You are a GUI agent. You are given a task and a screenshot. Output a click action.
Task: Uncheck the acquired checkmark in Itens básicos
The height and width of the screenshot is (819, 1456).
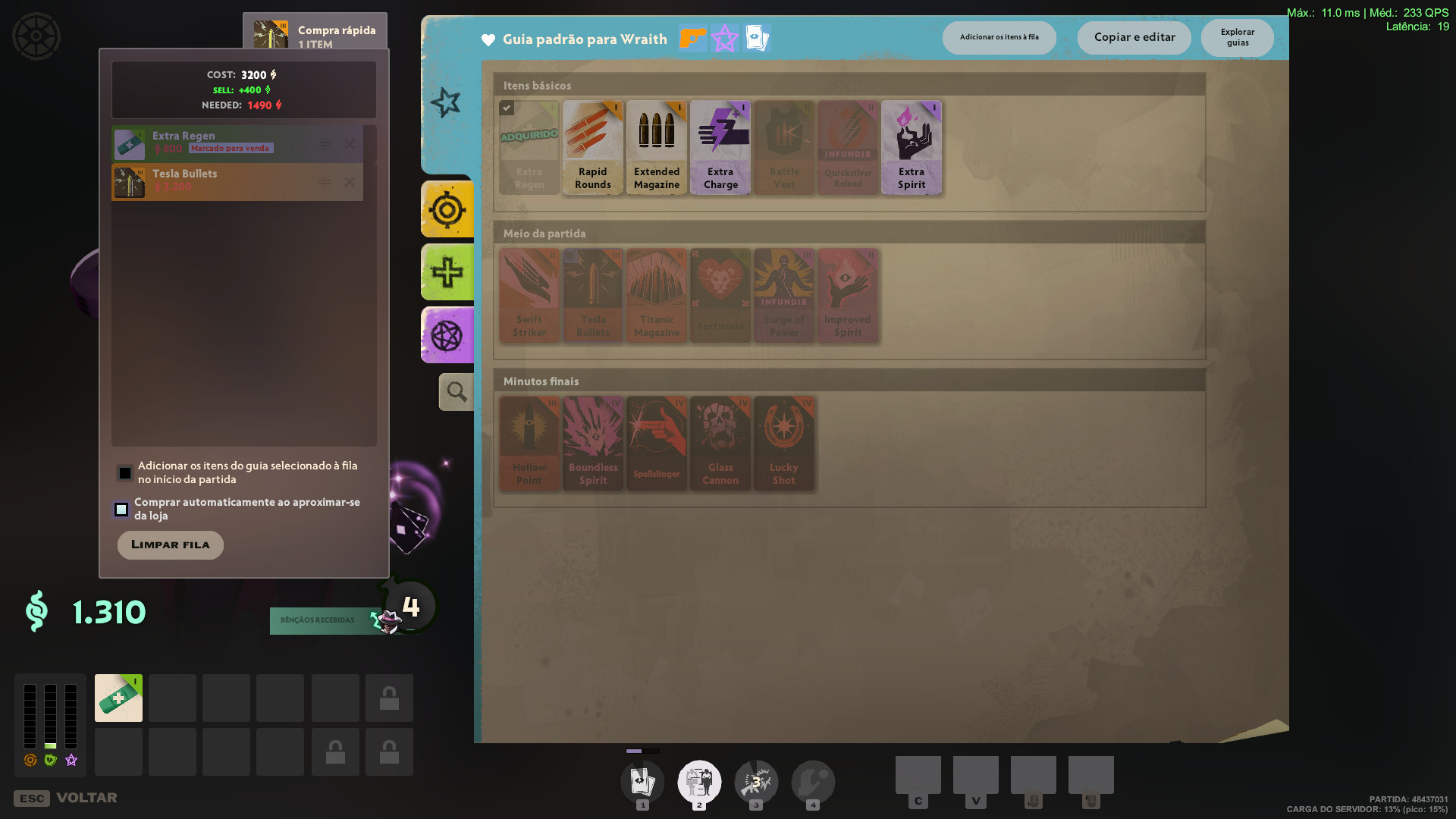coord(507,108)
